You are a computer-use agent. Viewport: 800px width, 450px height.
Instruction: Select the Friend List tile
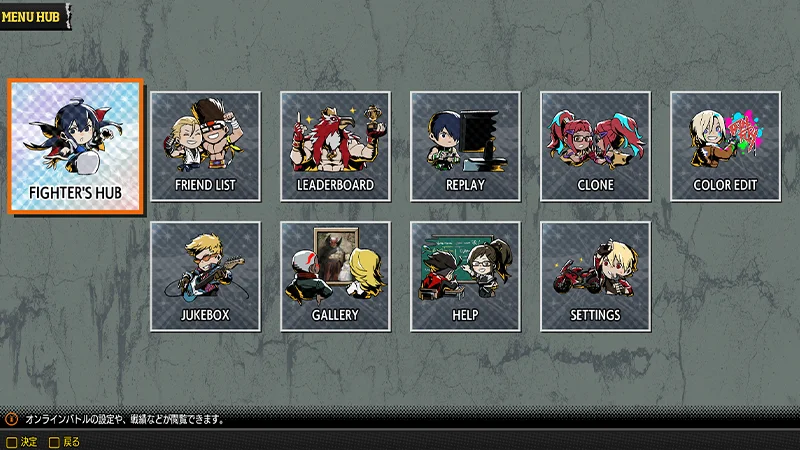(205, 146)
